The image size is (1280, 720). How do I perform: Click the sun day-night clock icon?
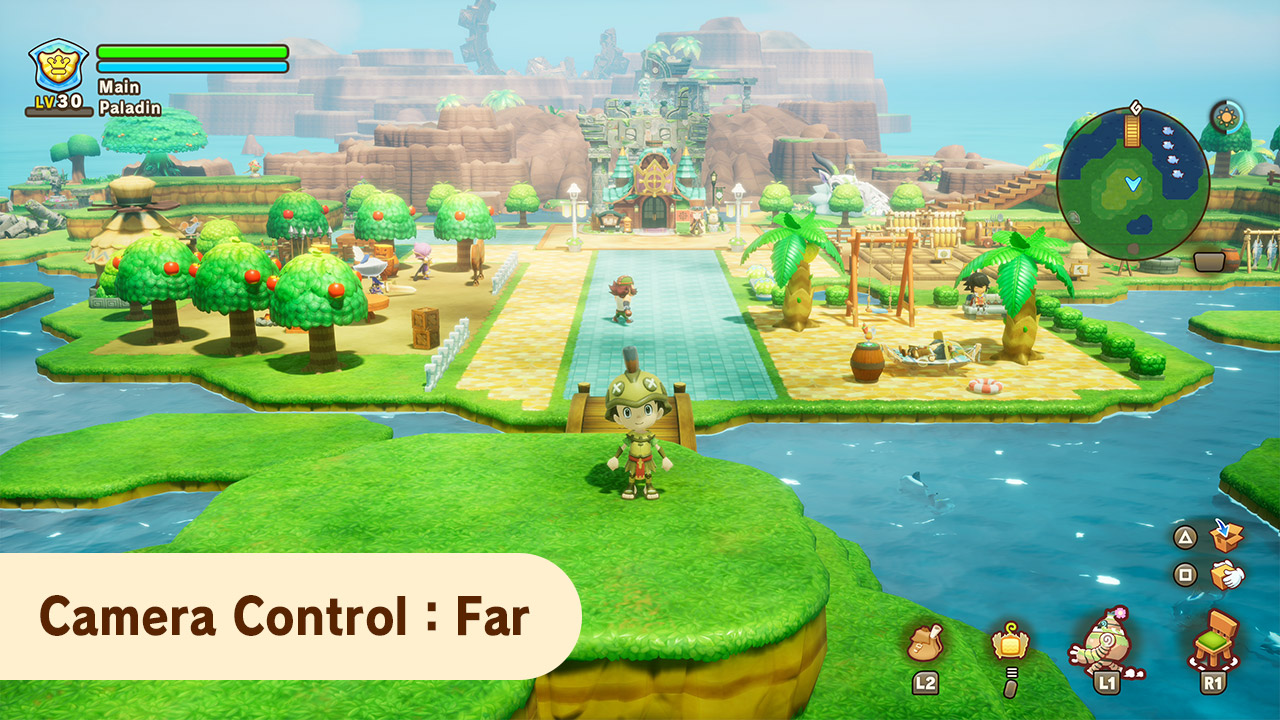click(1226, 117)
